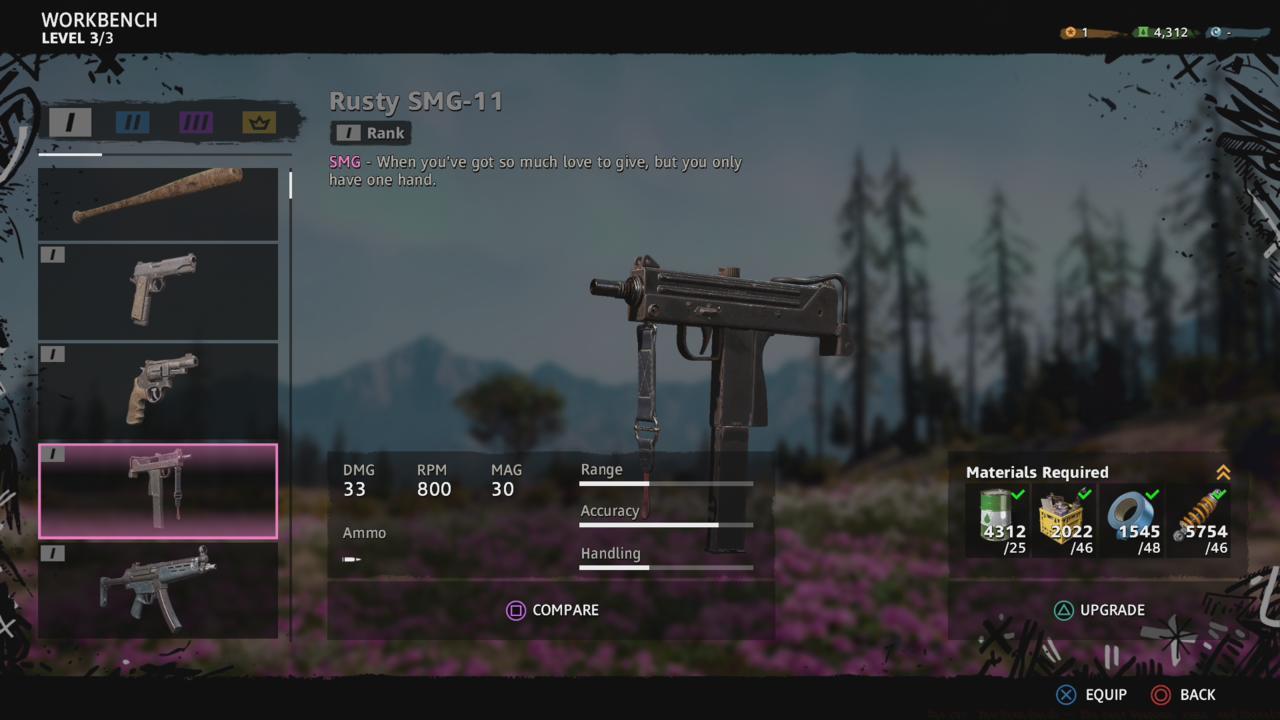Click the ammo type icon under Ammo
This screenshot has width=1280, height=720.
coord(351,558)
